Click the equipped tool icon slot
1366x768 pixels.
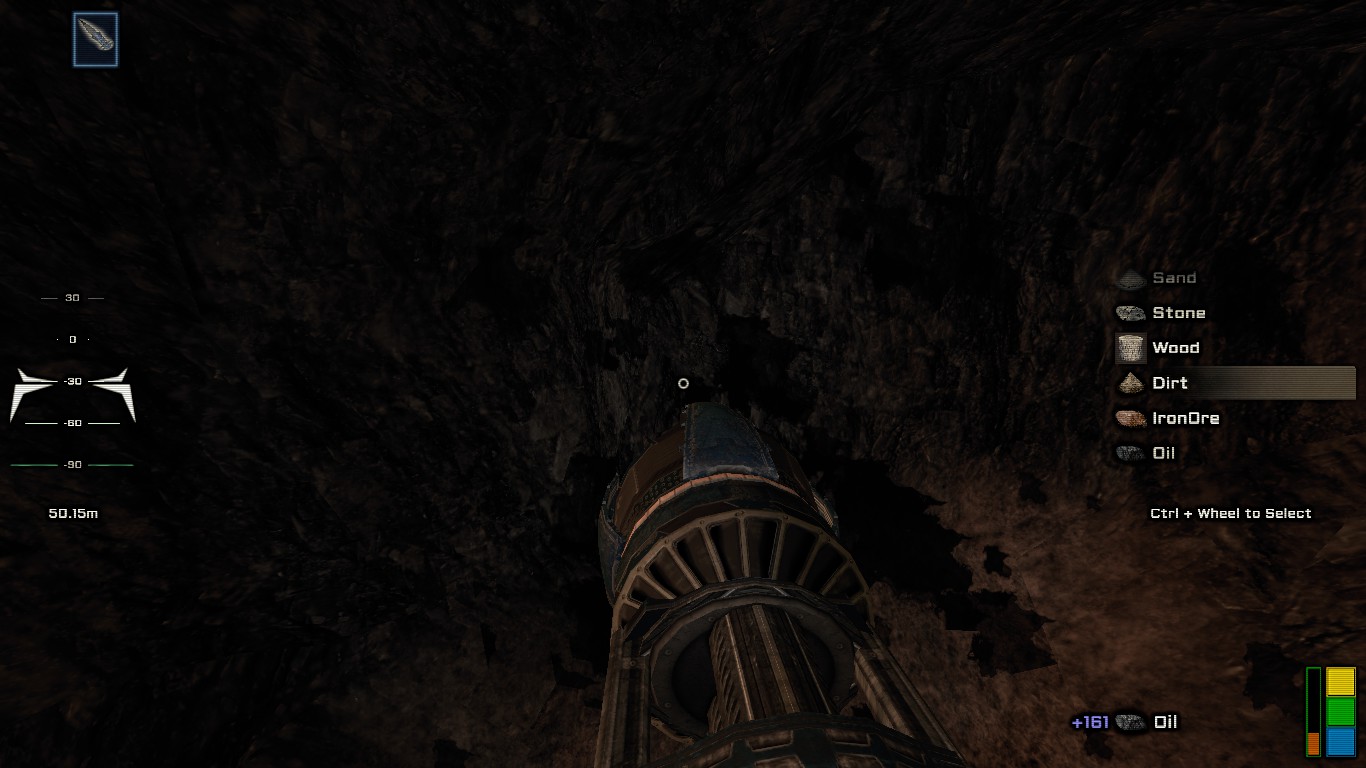click(x=95, y=40)
